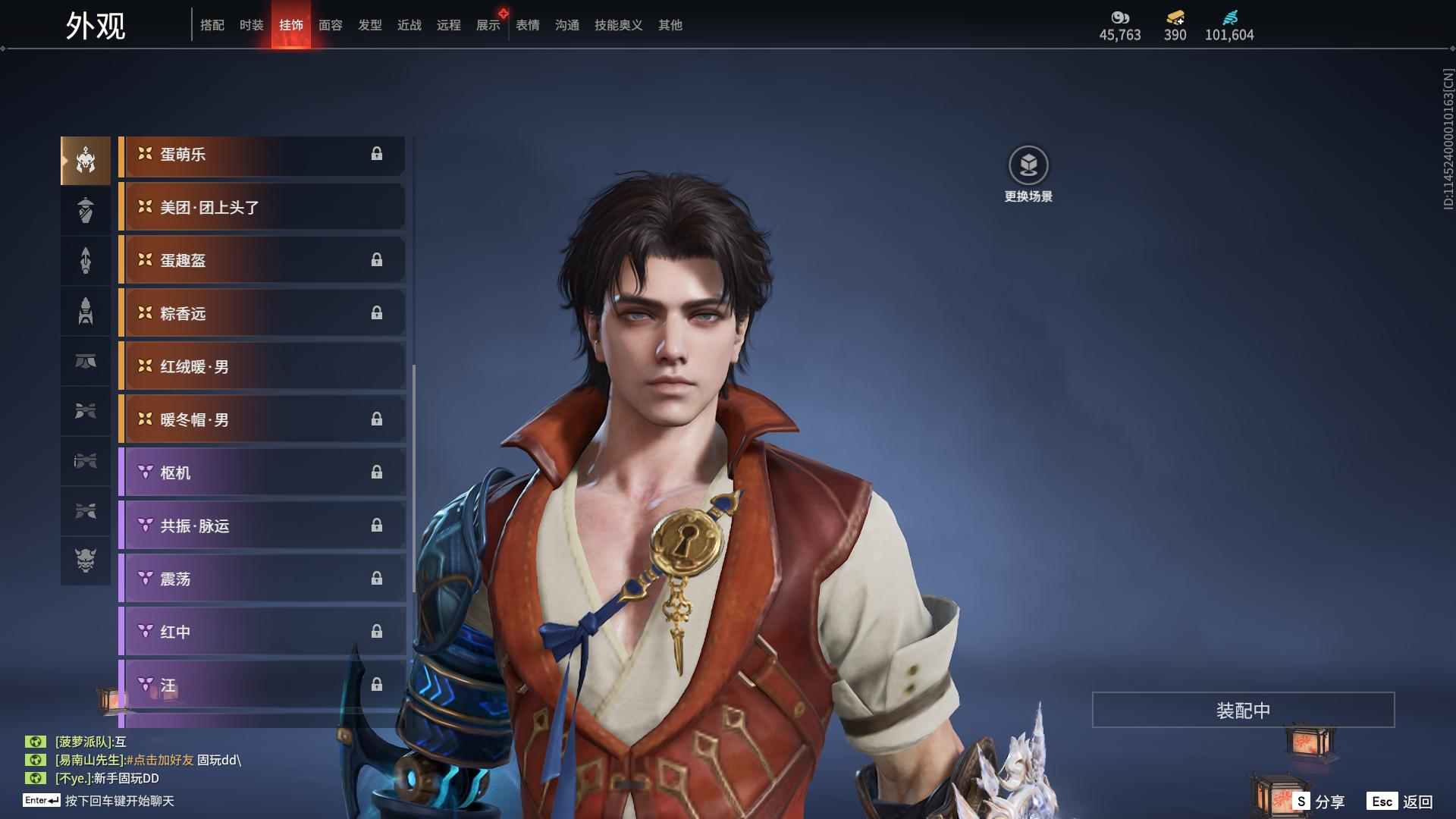The height and width of the screenshot is (819, 1456).
Task: Select the 其他 tab
Action: pos(670,25)
